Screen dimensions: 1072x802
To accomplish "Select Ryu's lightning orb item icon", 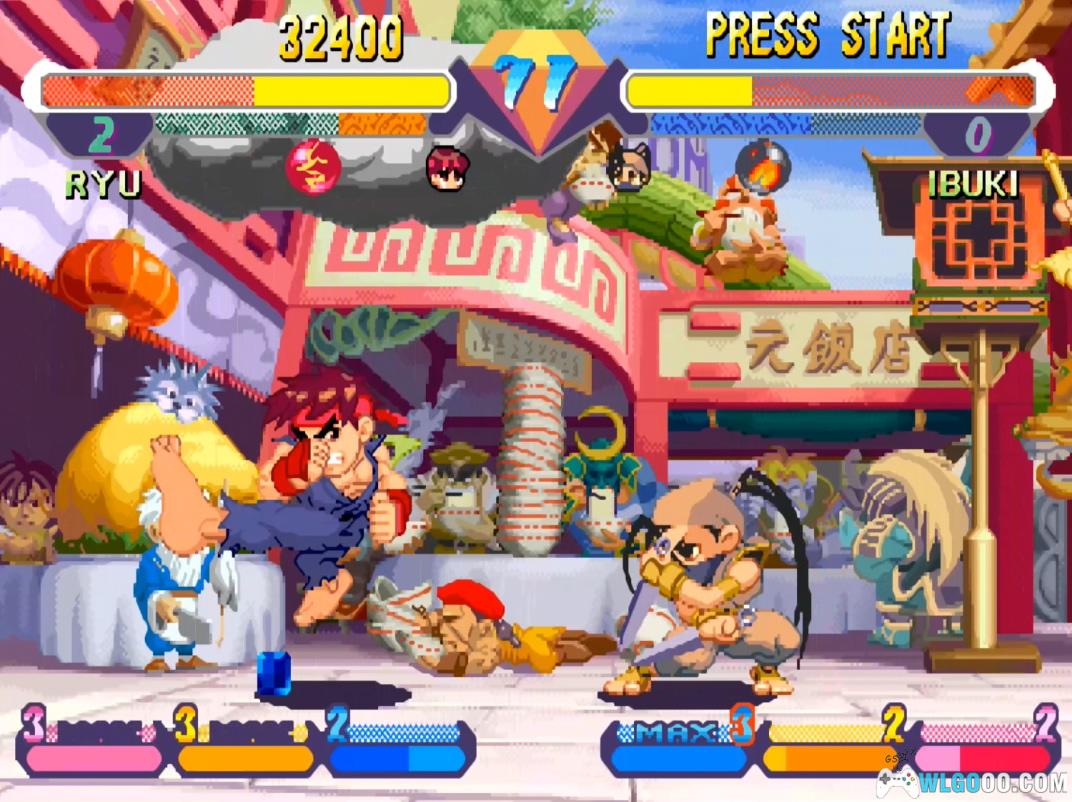I will (x=313, y=167).
